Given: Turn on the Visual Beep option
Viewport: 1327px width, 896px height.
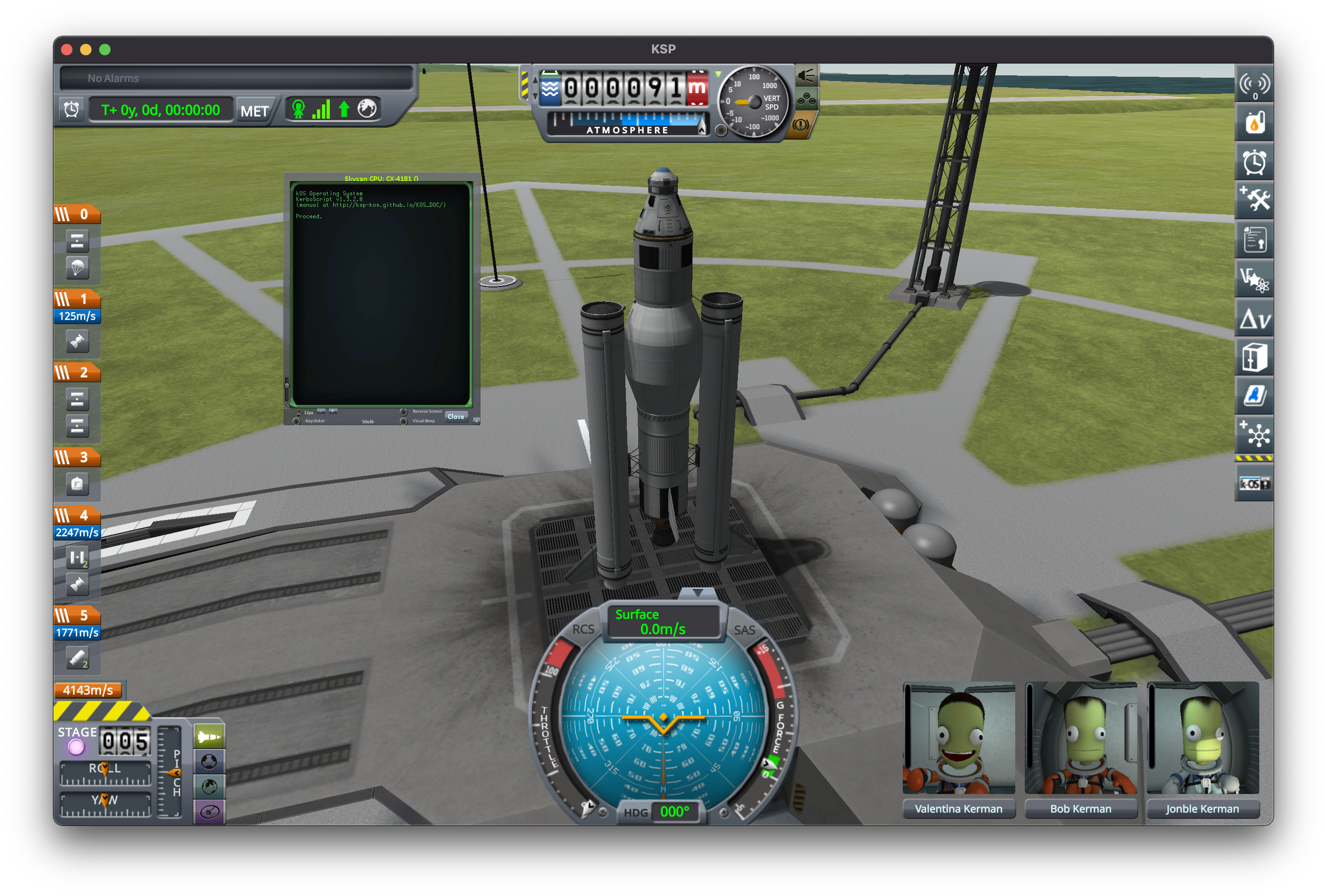Looking at the screenshot, I should point(404,421).
